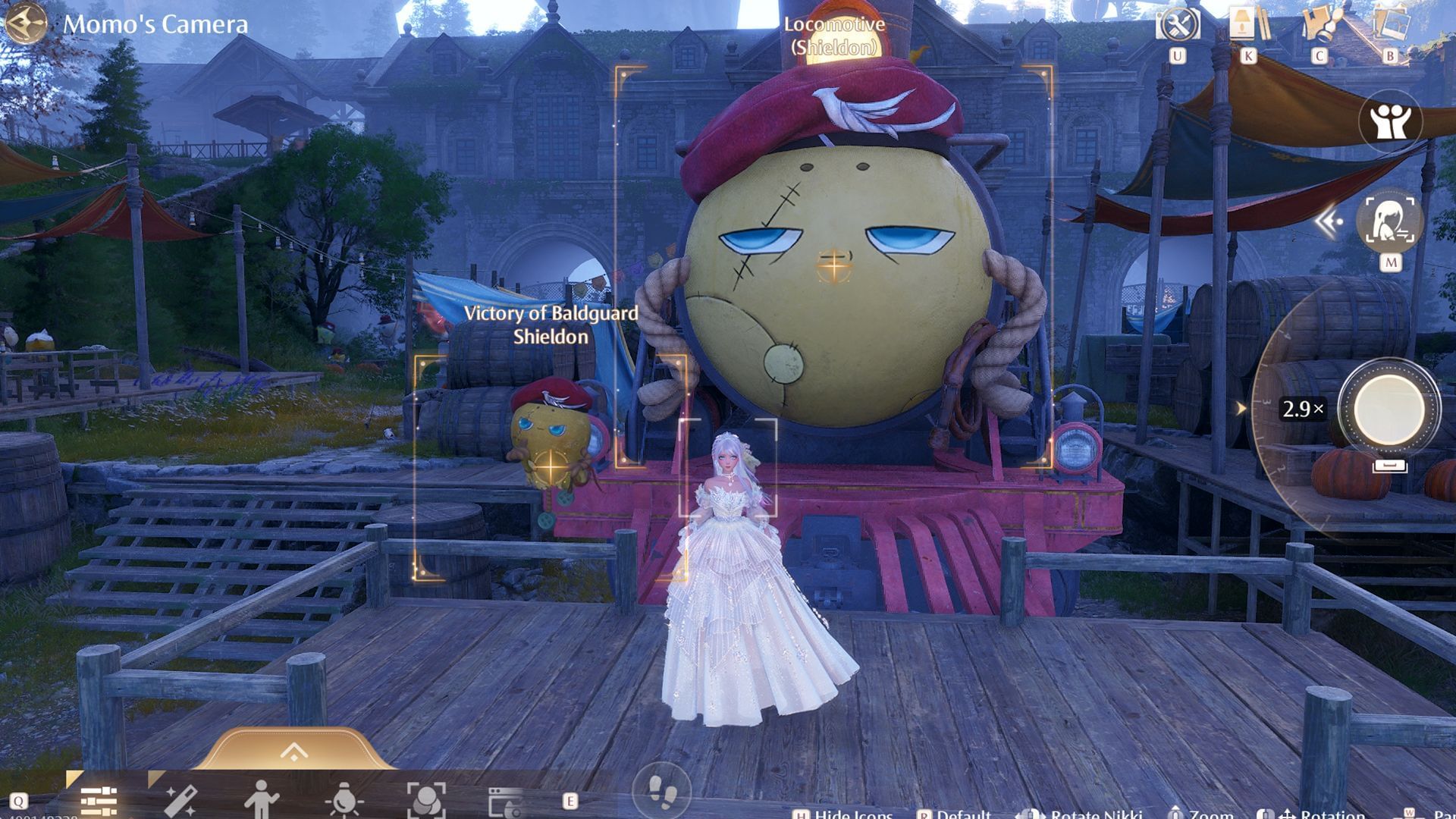
Task: Expand the bottom panel with the up chevron
Action: pos(293,752)
